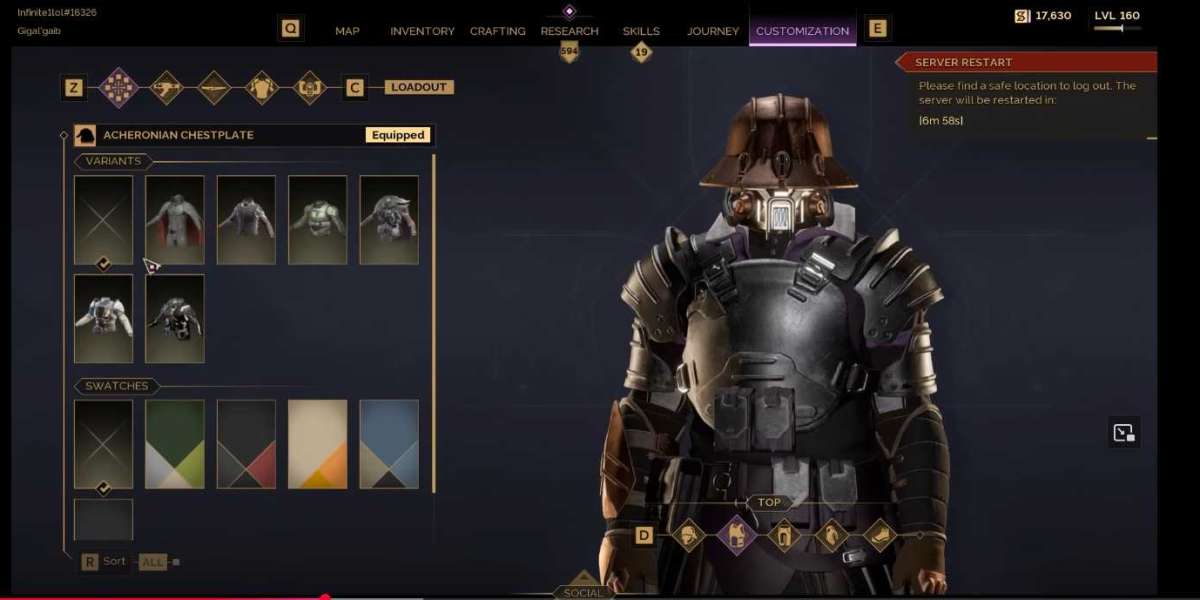Choose the white armor chestplate variant
The height and width of the screenshot is (600, 1200).
point(103,318)
